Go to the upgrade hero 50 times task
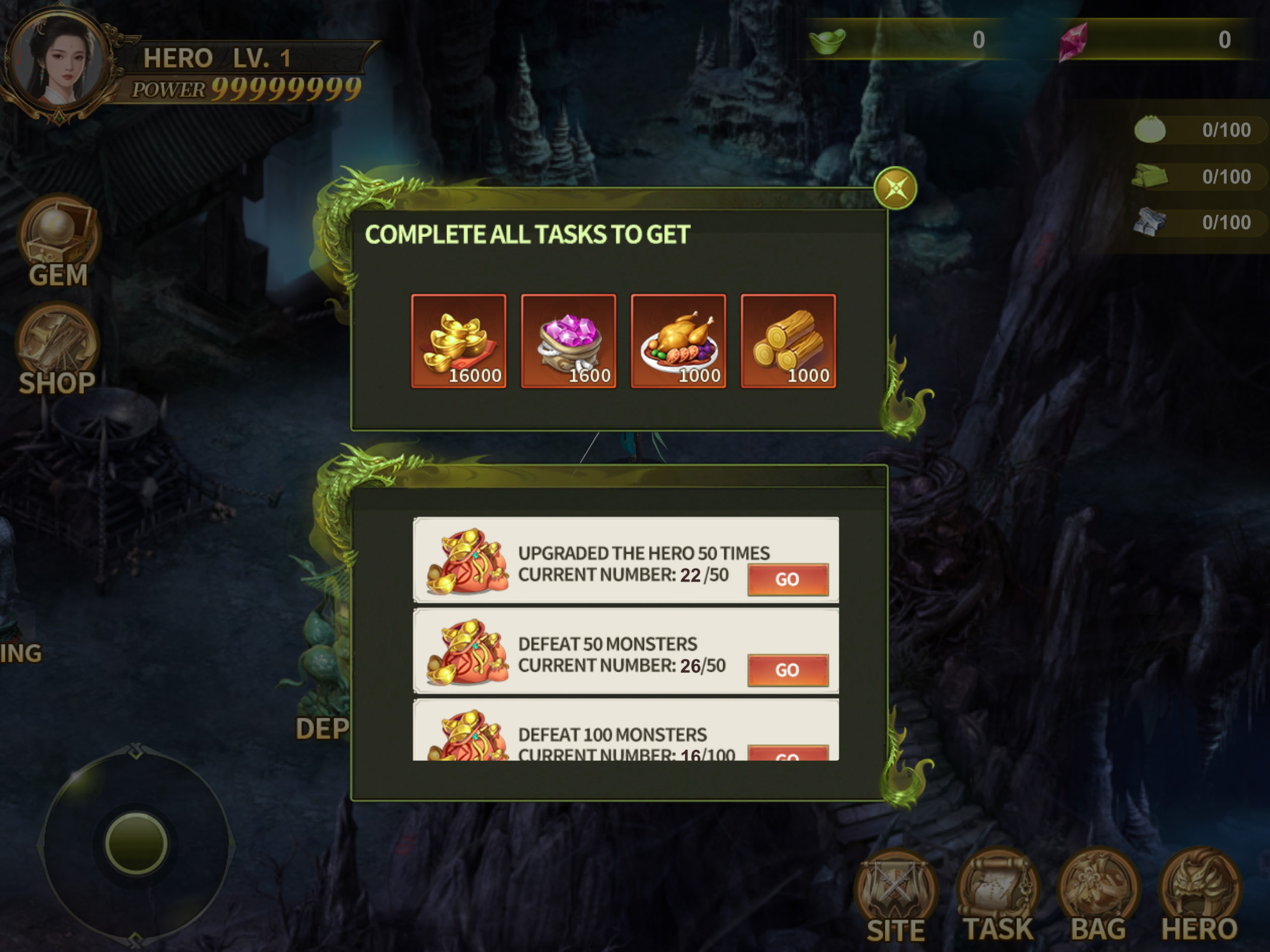The width and height of the screenshot is (1270, 952). (x=787, y=579)
